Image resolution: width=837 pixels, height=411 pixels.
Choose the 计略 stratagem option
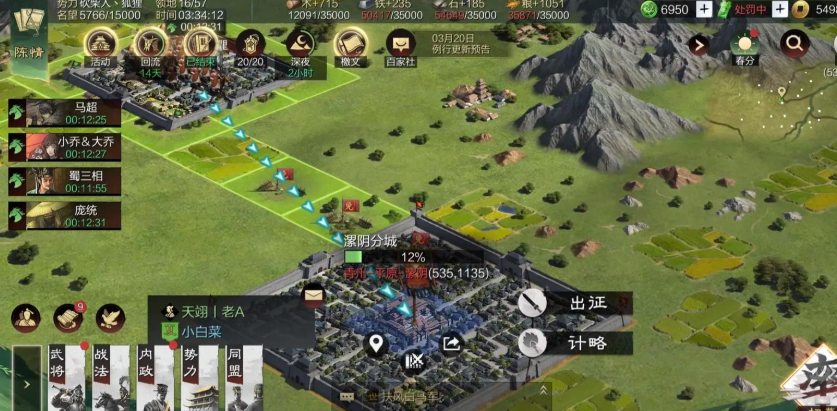[575, 342]
